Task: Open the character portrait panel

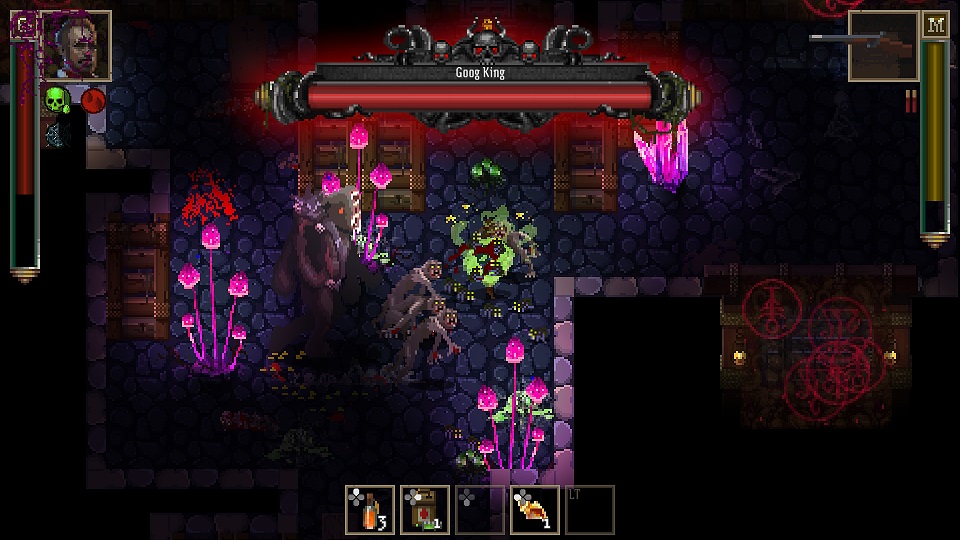Action: click(77, 46)
